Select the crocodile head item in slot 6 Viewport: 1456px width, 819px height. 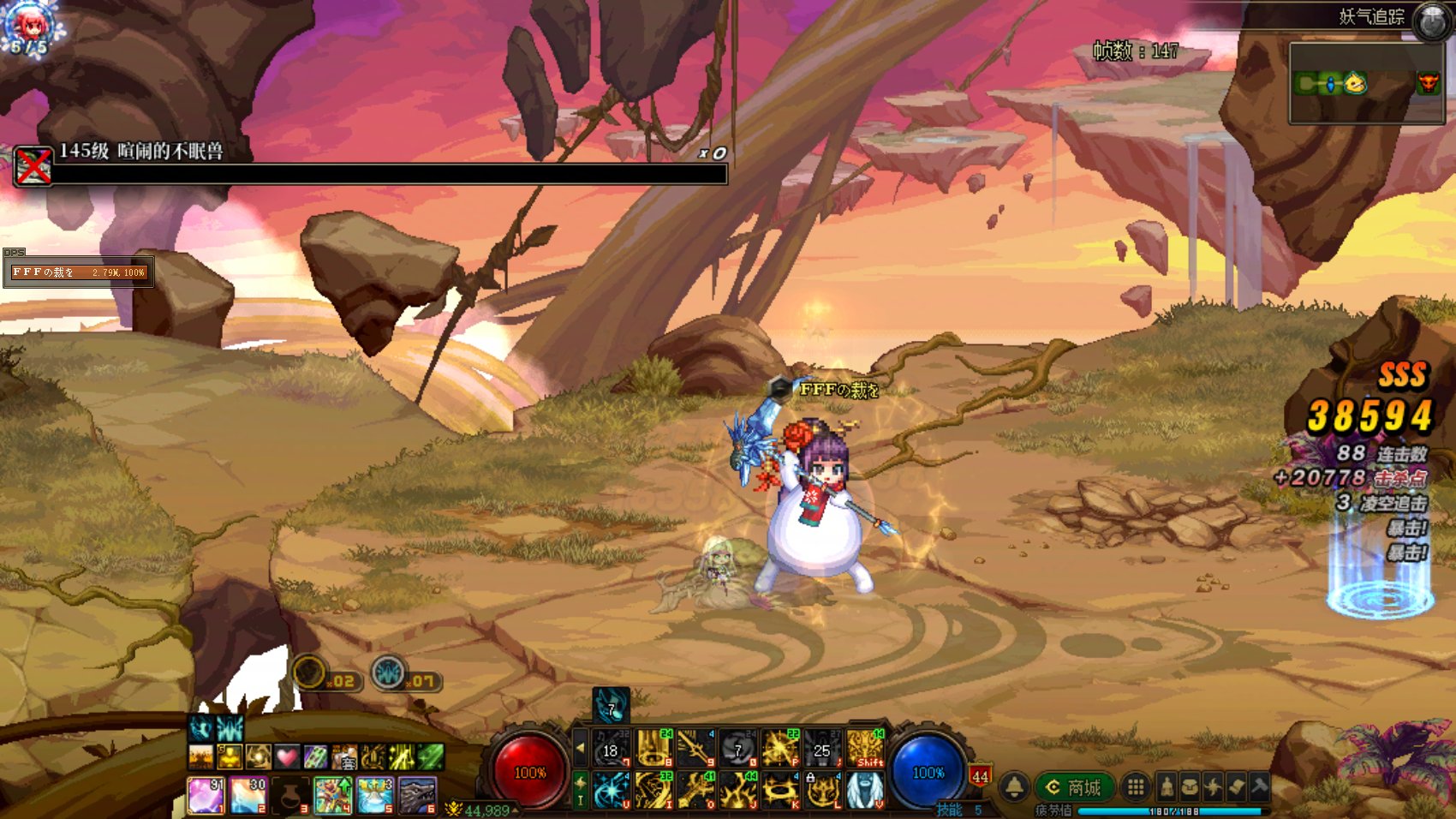(x=417, y=795)
